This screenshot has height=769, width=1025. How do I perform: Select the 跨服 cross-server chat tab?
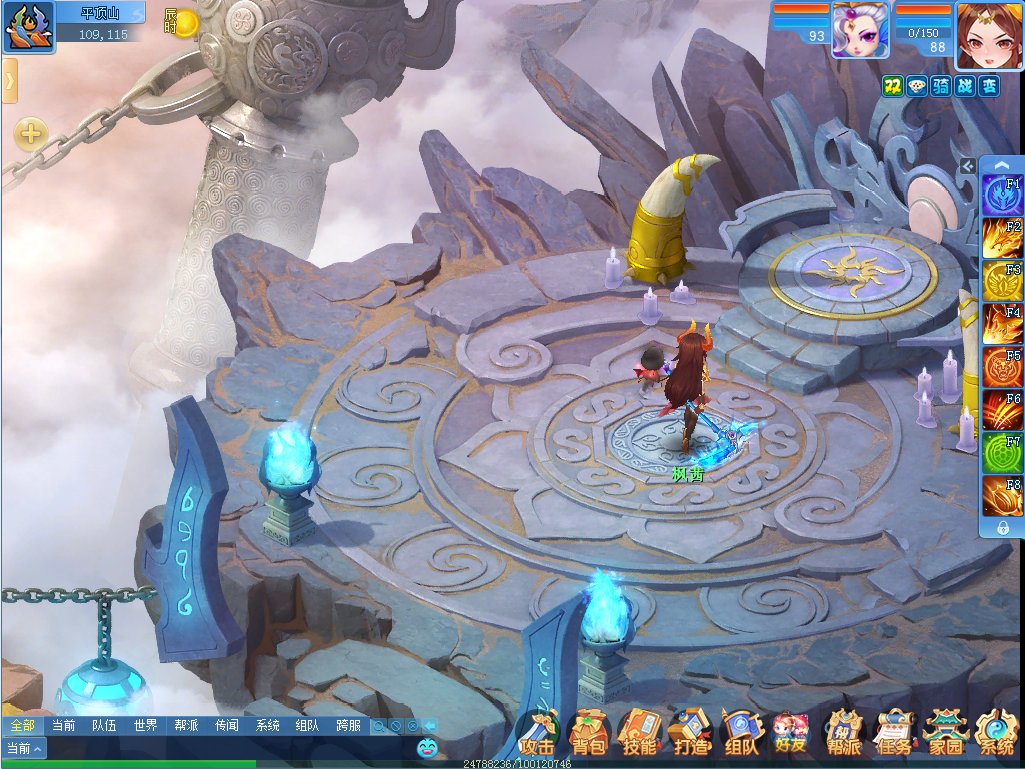click(x=348, y=726)
